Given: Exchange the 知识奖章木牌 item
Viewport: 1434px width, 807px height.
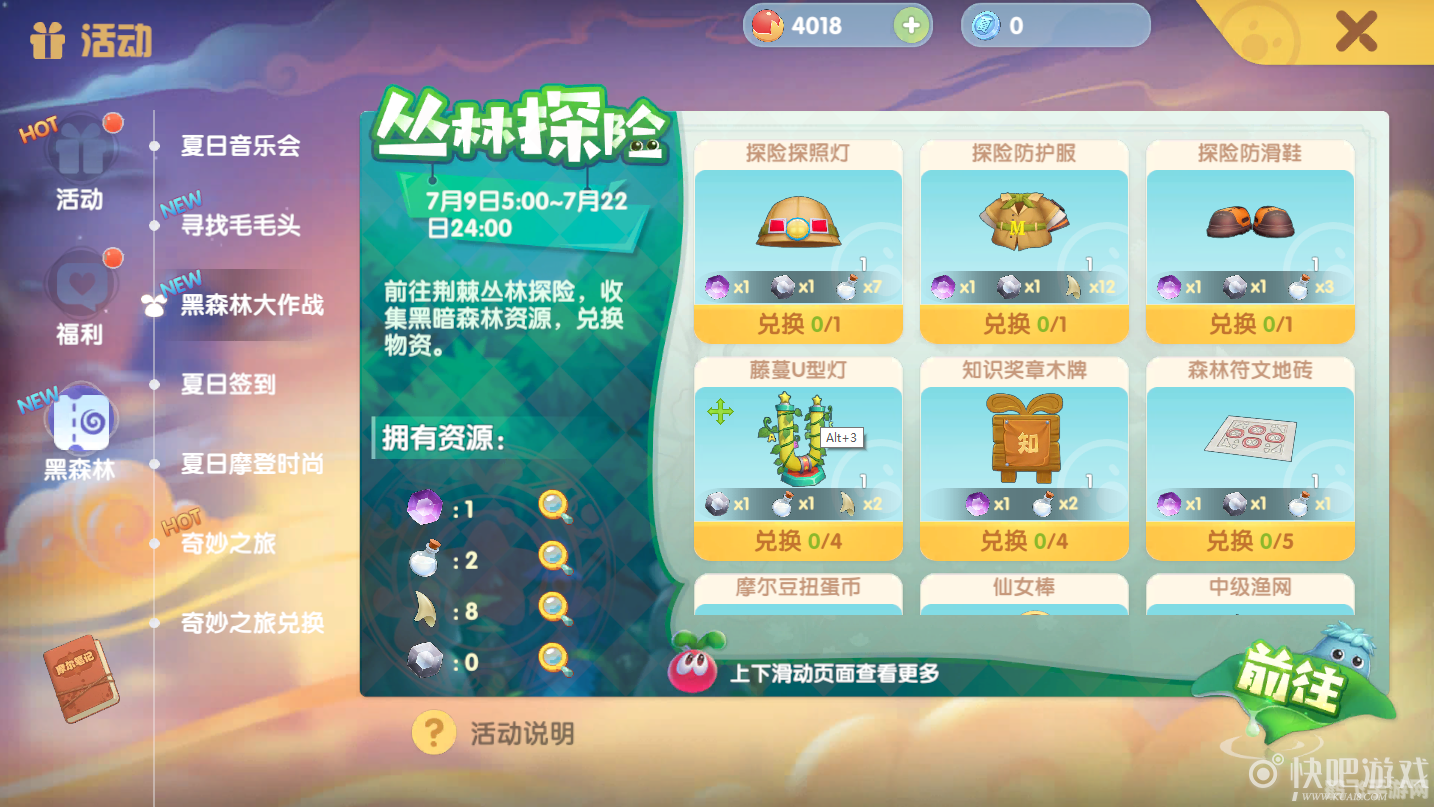Looking at the screenshot, I should coord(1023,541).
